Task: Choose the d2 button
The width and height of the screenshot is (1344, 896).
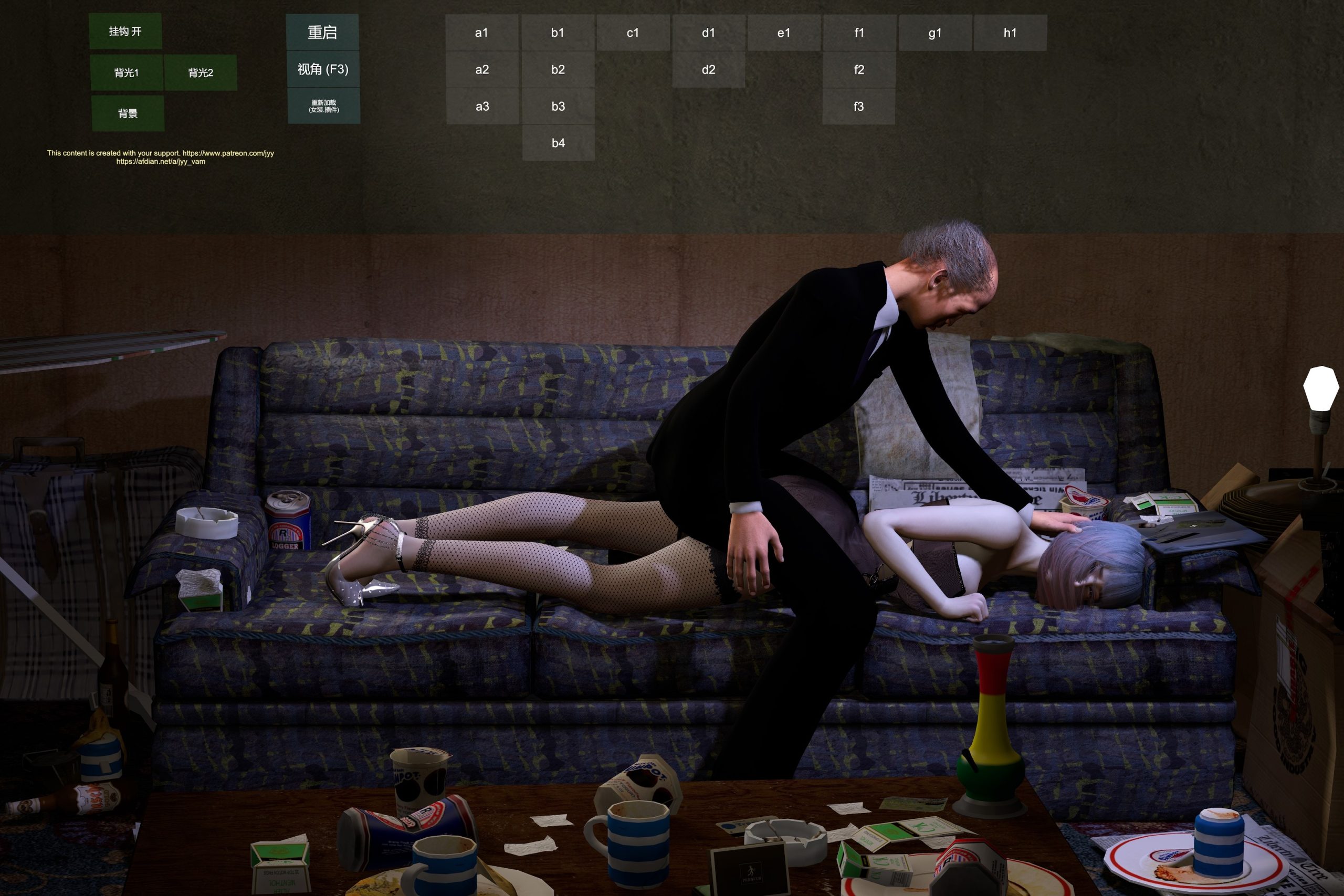Action: tap(709, 70)
